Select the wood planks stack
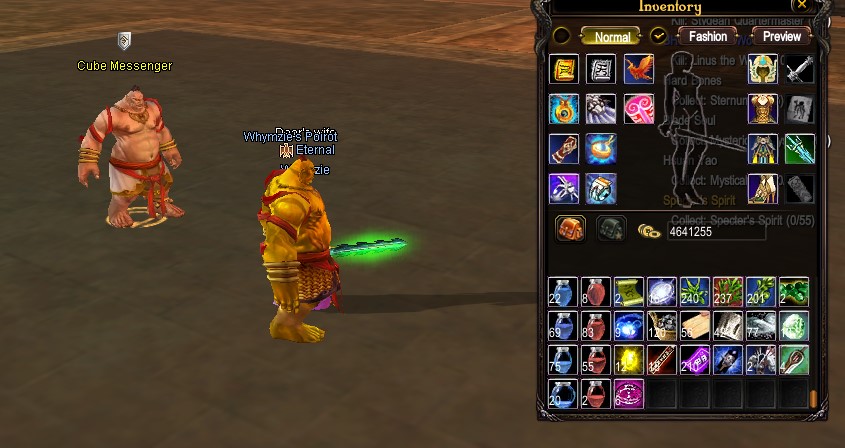Viewport: 845px width, 448px height. [x=695, y=326]
